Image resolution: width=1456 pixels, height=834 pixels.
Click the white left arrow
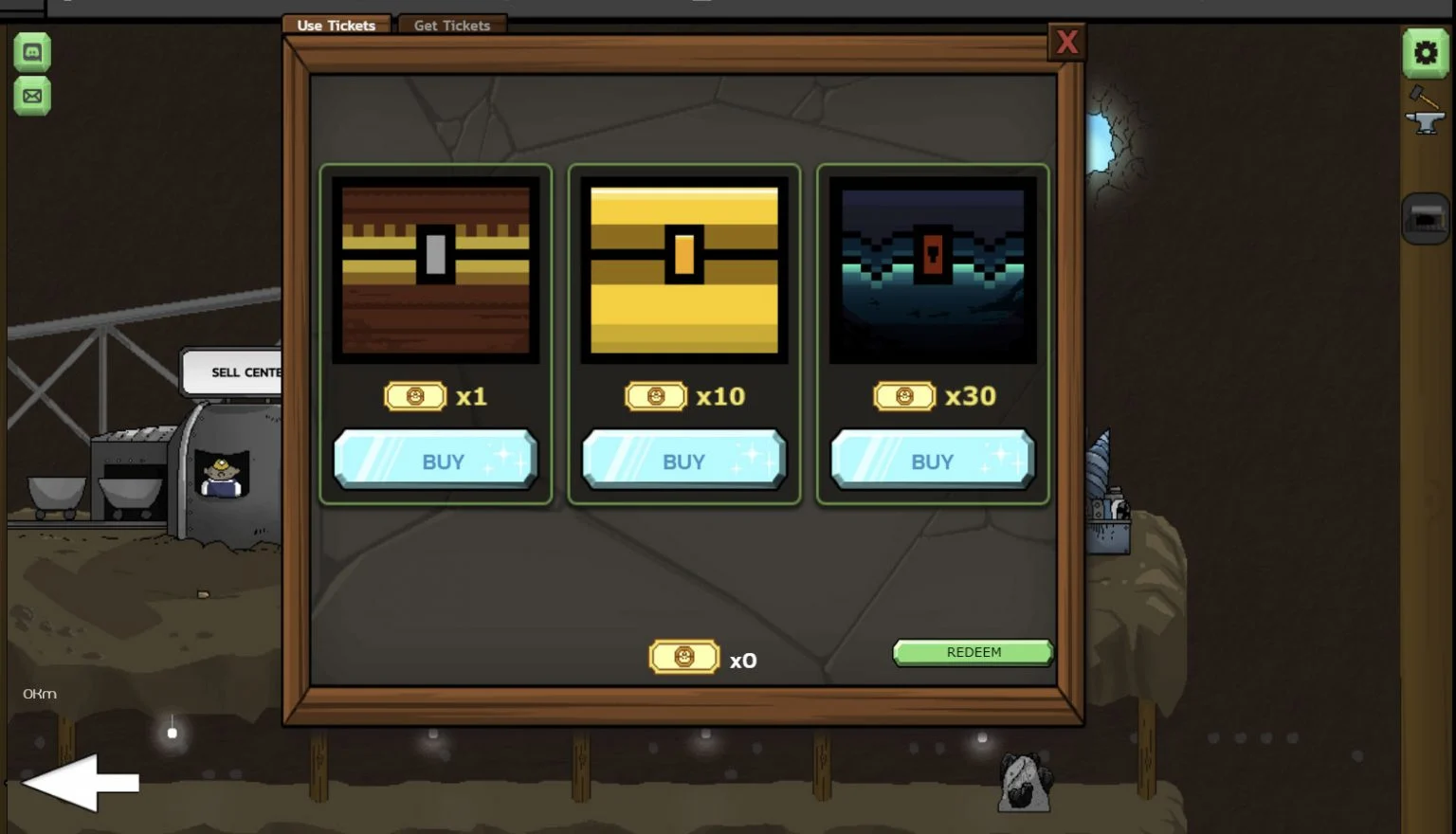coord(81,783)
